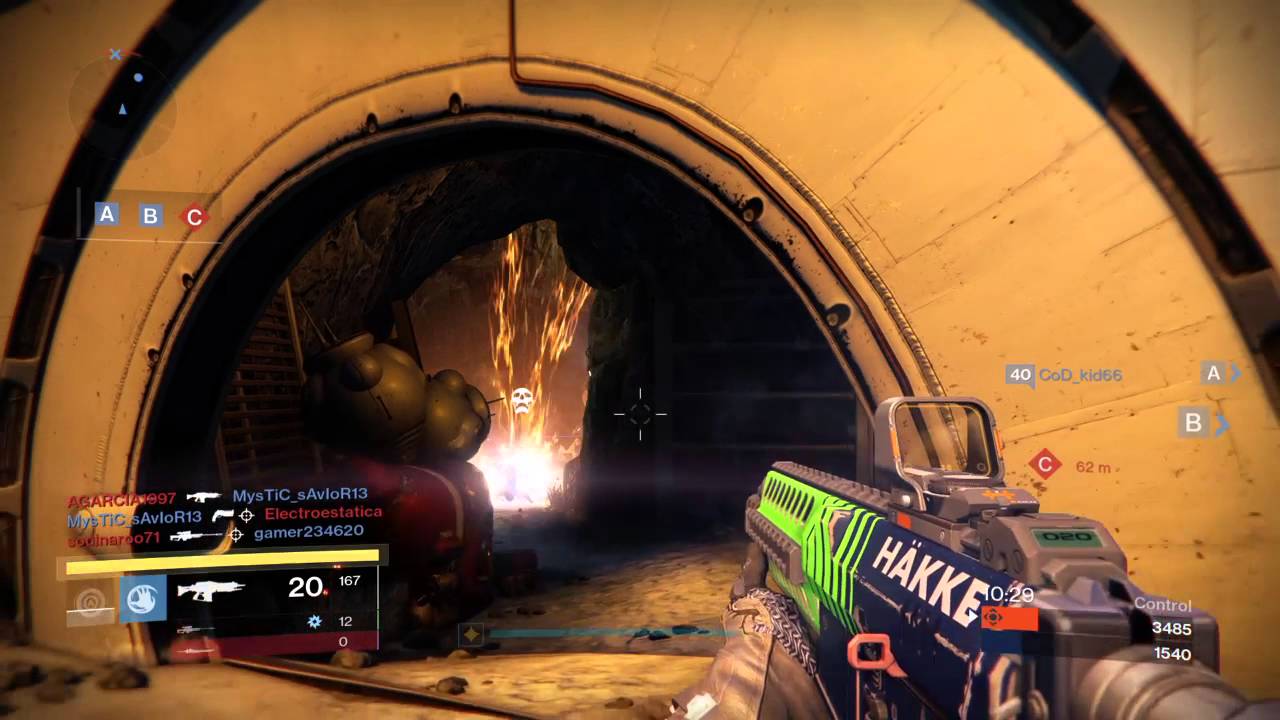Click the white skull death marker

pos(521,401)
